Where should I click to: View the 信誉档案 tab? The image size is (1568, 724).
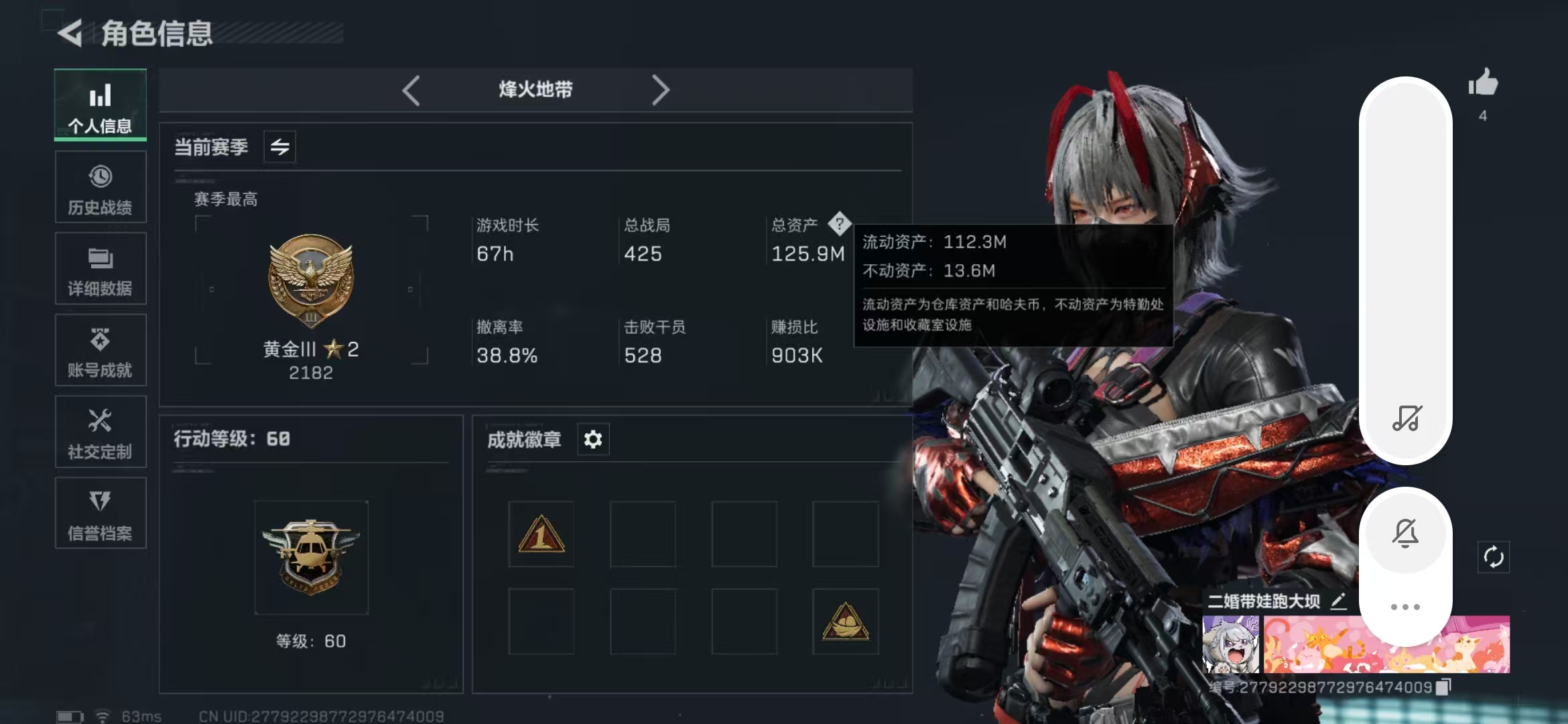pyautogui.click(x=101, y=514)
